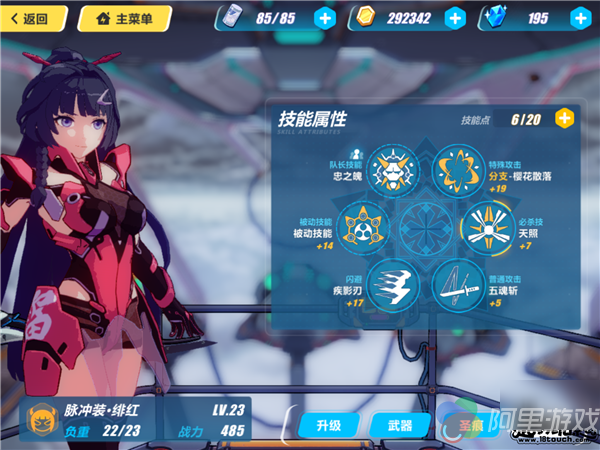Select the 被动技能 passive skill icon
The width and height of the screenshot is (600, 450).
tap(363, 227)
